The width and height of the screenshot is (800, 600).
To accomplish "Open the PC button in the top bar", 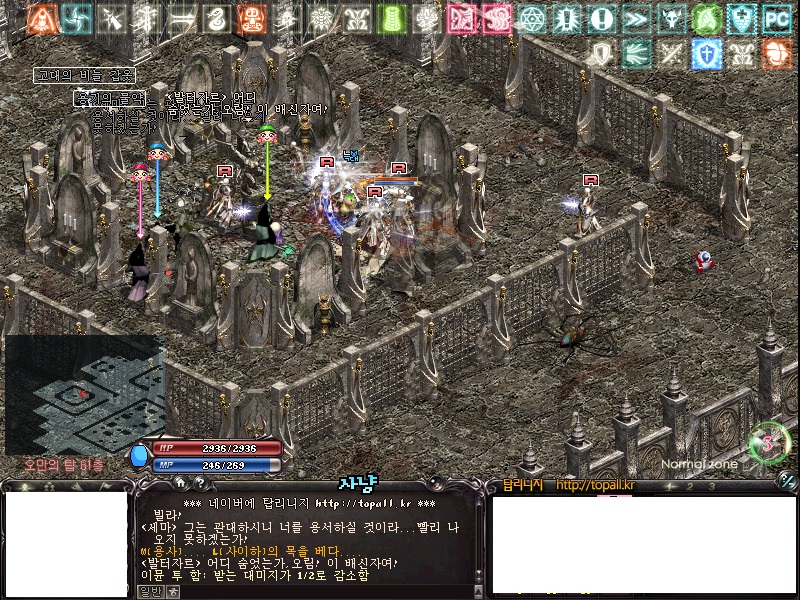I will 776,18.
